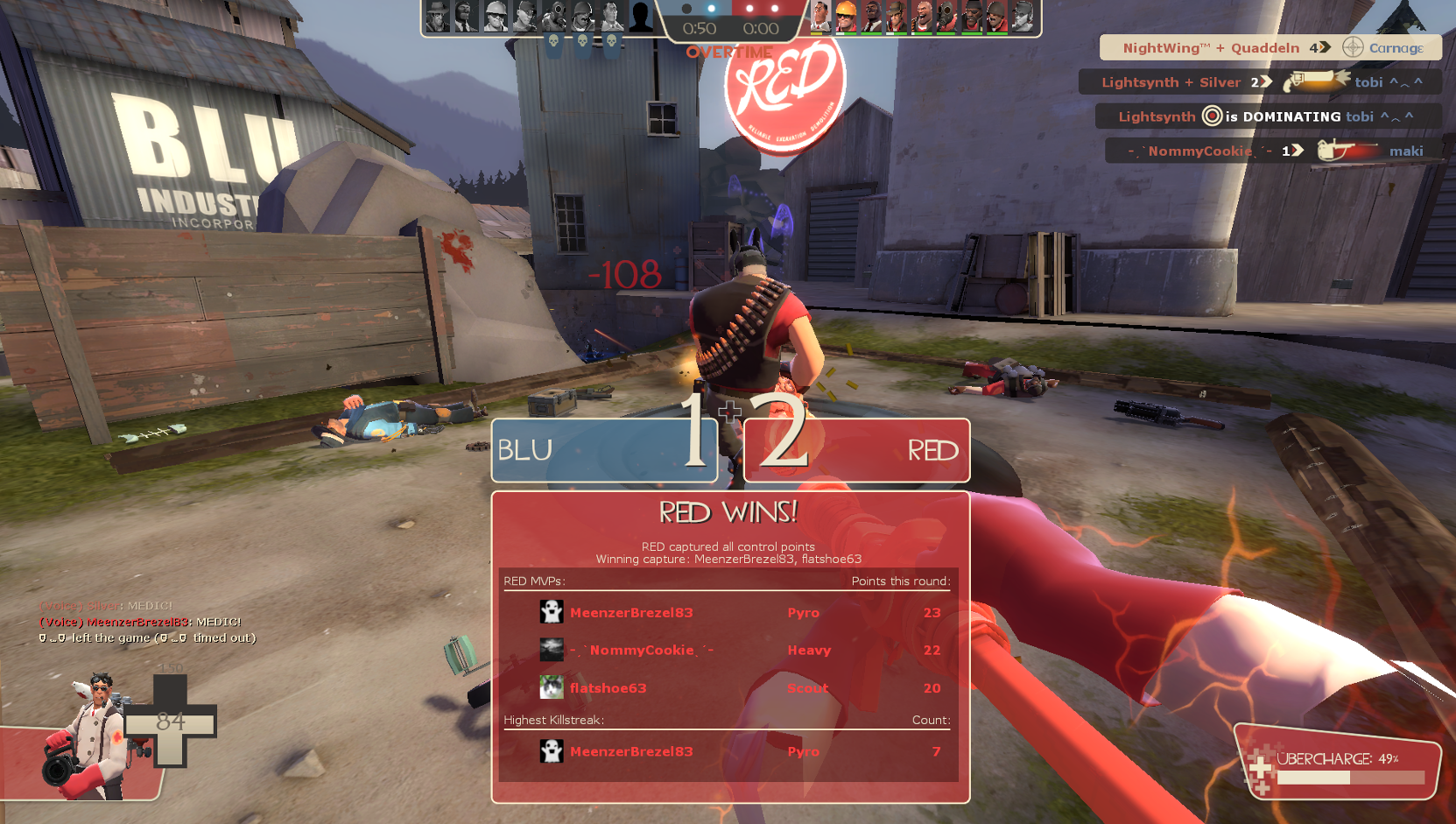Select the NightWing + Quaddeln killfeed entry
The width and height of the screenshot is (1456, 824).
coord(1270,48)
